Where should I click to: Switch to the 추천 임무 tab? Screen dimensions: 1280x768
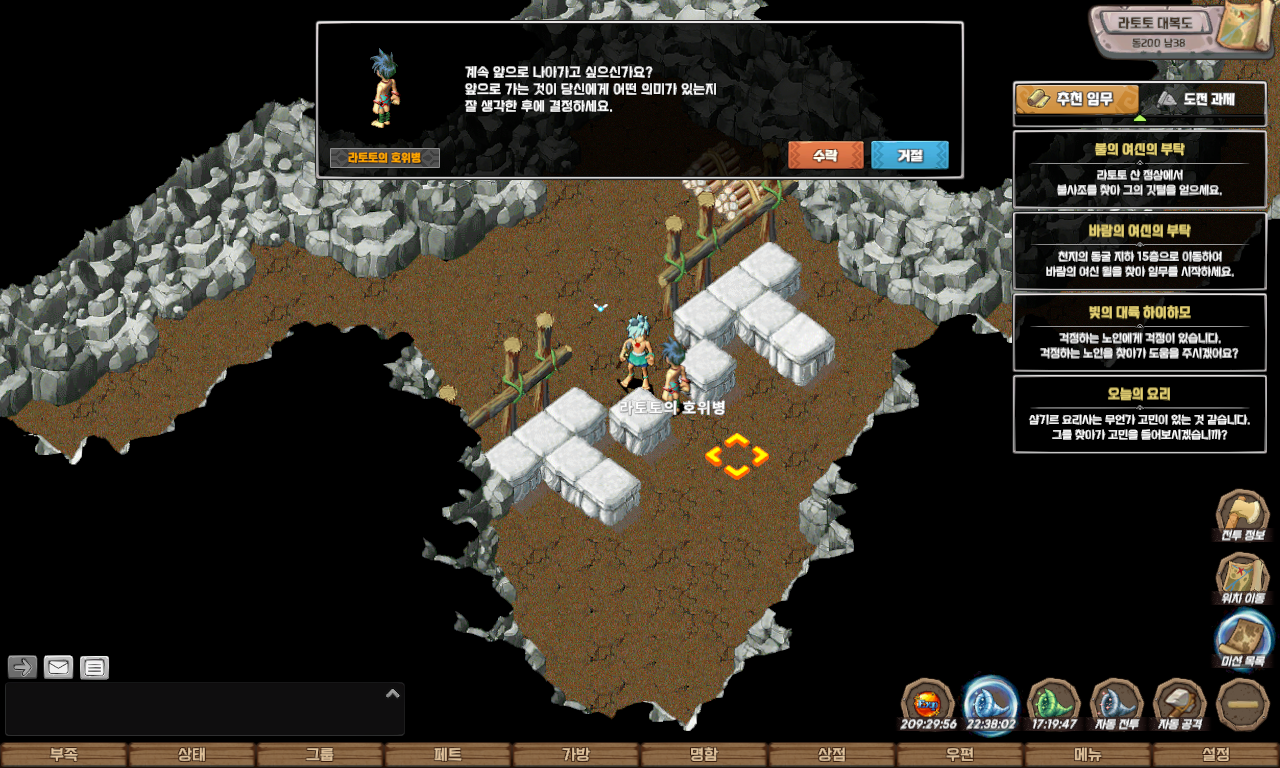point(1077,100)
